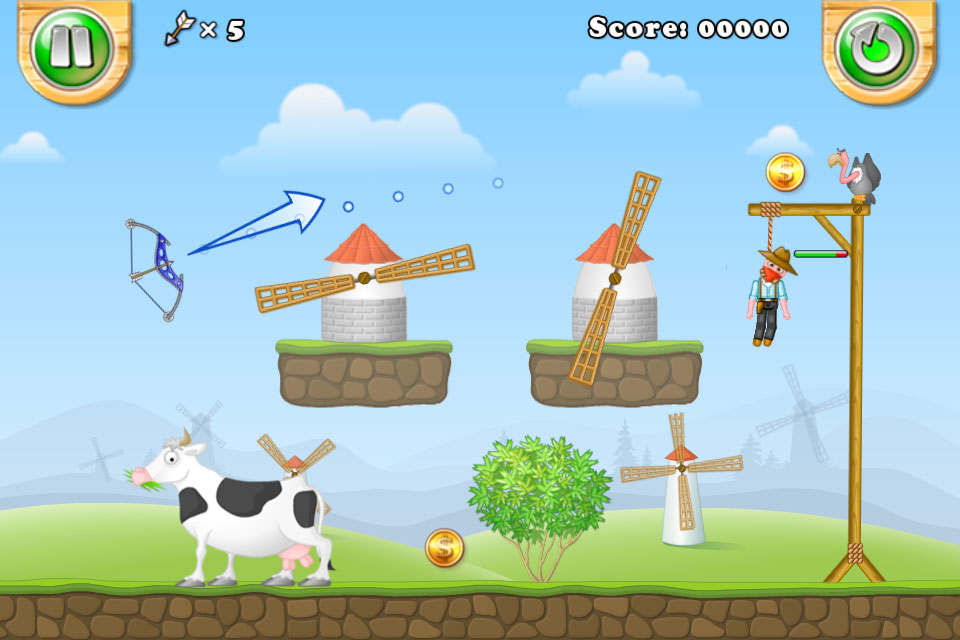Restart the level with the green arrow button
This screenshot has width=960, height=640.
point(878,47)
